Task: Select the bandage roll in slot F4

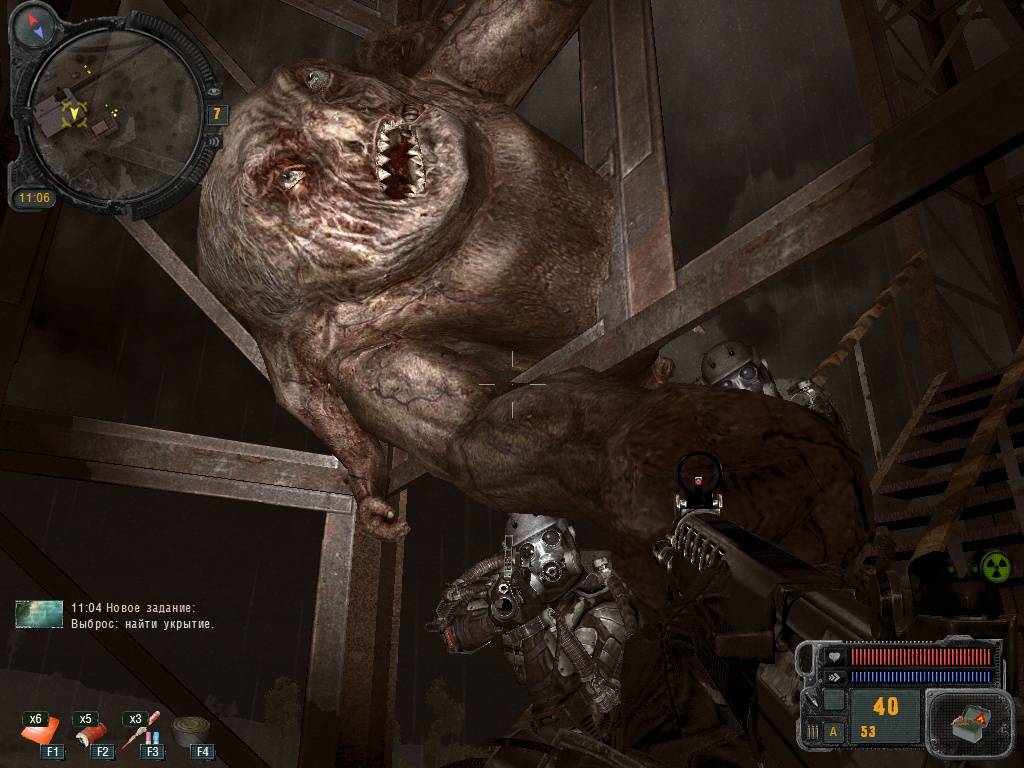Action: 192,733
